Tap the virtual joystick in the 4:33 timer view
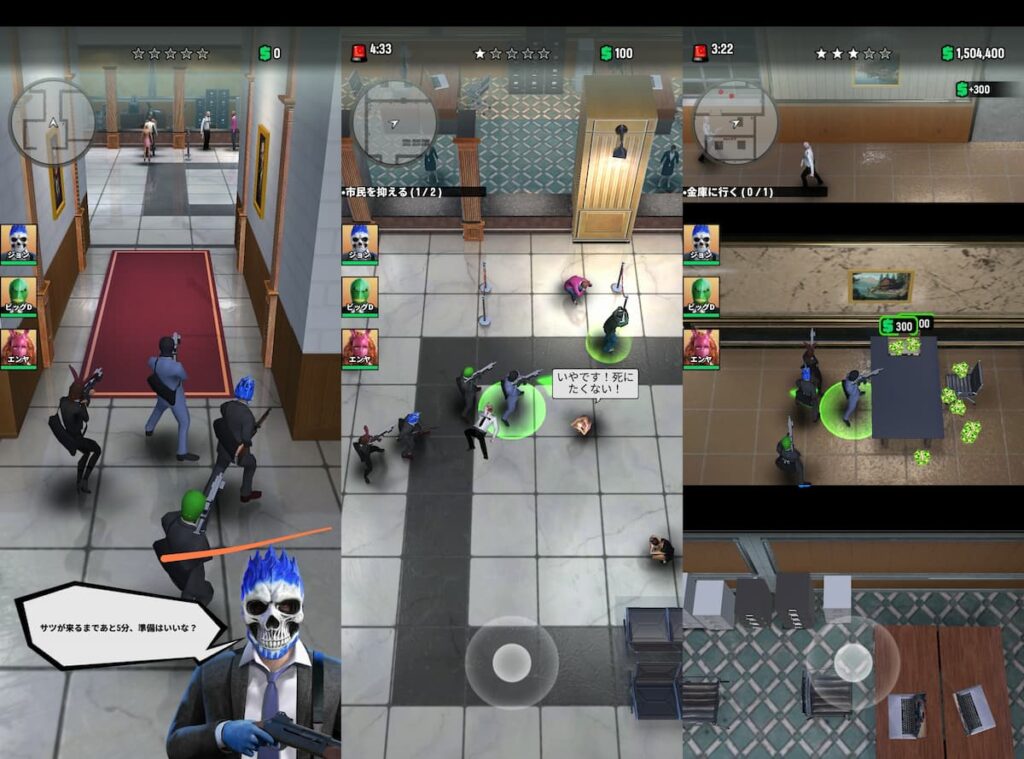Image resolution: width=1024 pixels, height=759 pixels. pos(512,661)
